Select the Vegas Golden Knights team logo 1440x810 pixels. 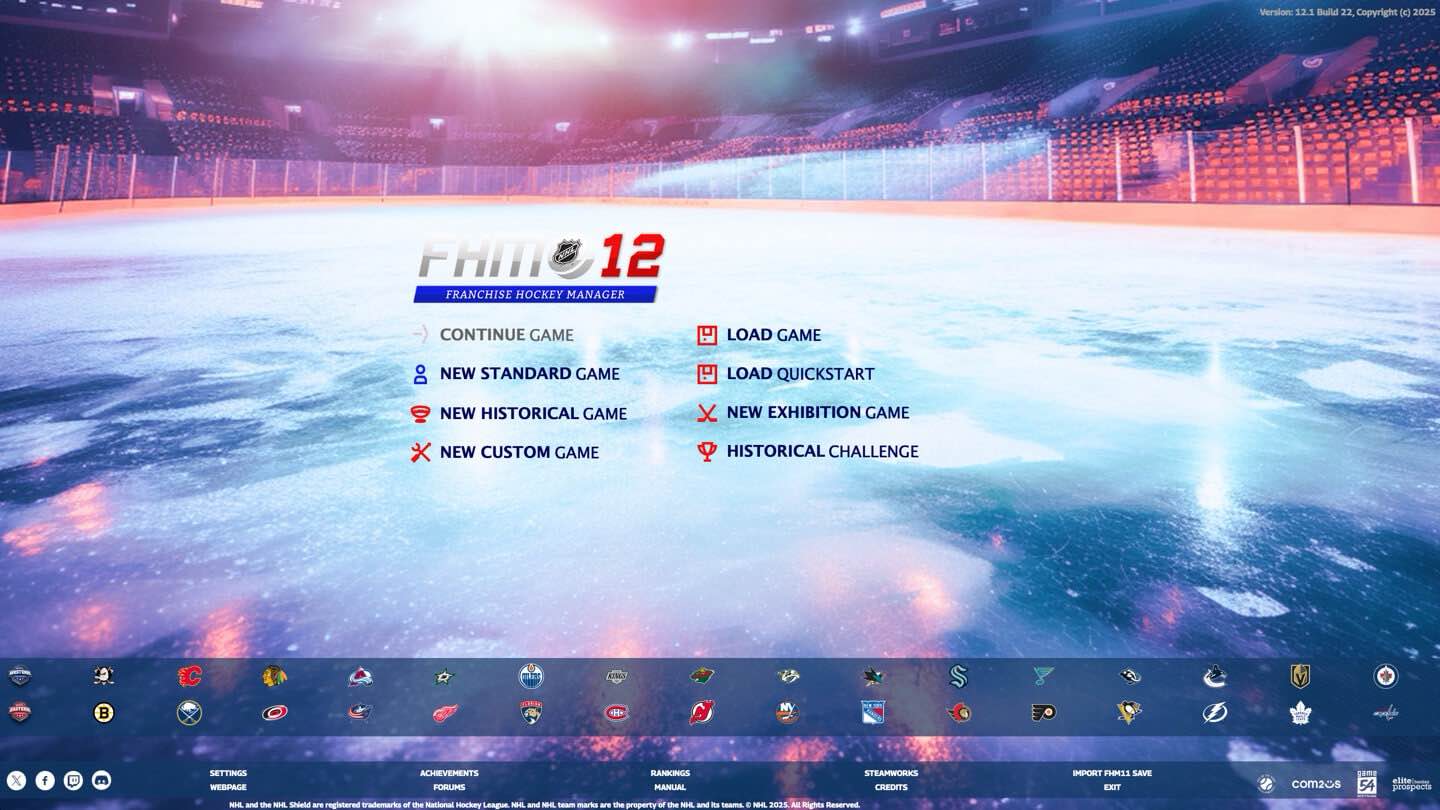pos(1298,677)
